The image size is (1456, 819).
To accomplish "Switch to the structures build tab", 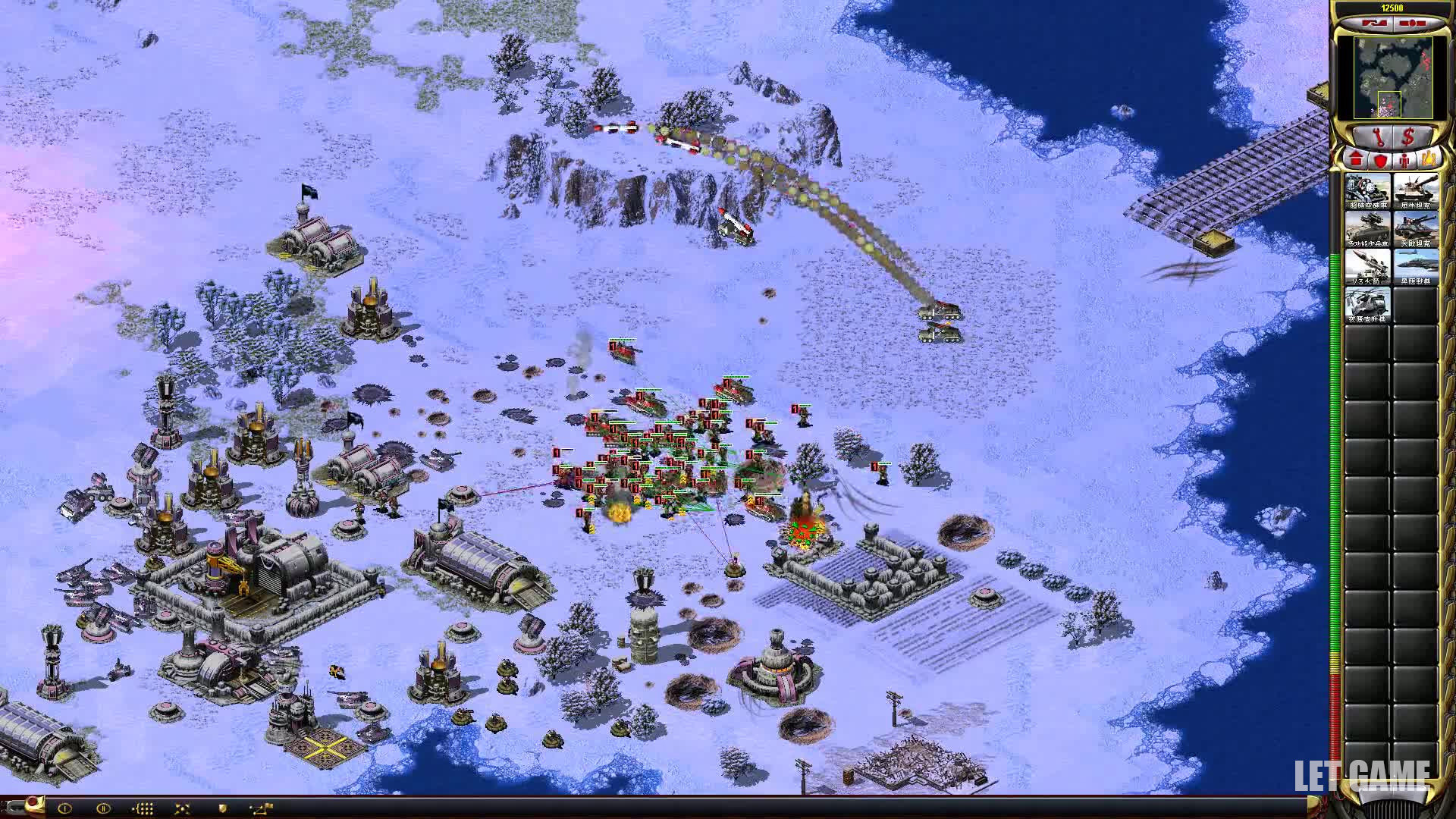I will 1356,160.
